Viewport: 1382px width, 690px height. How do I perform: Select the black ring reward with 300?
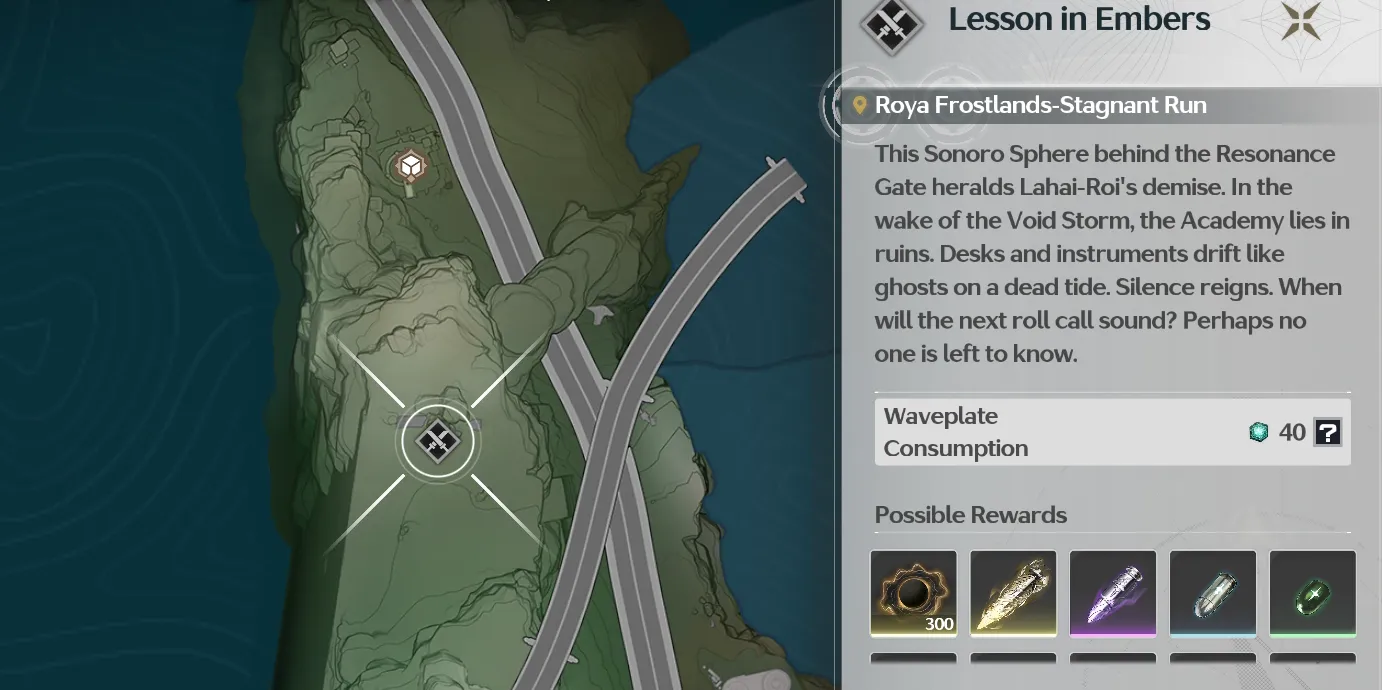[x=913, y=593]
